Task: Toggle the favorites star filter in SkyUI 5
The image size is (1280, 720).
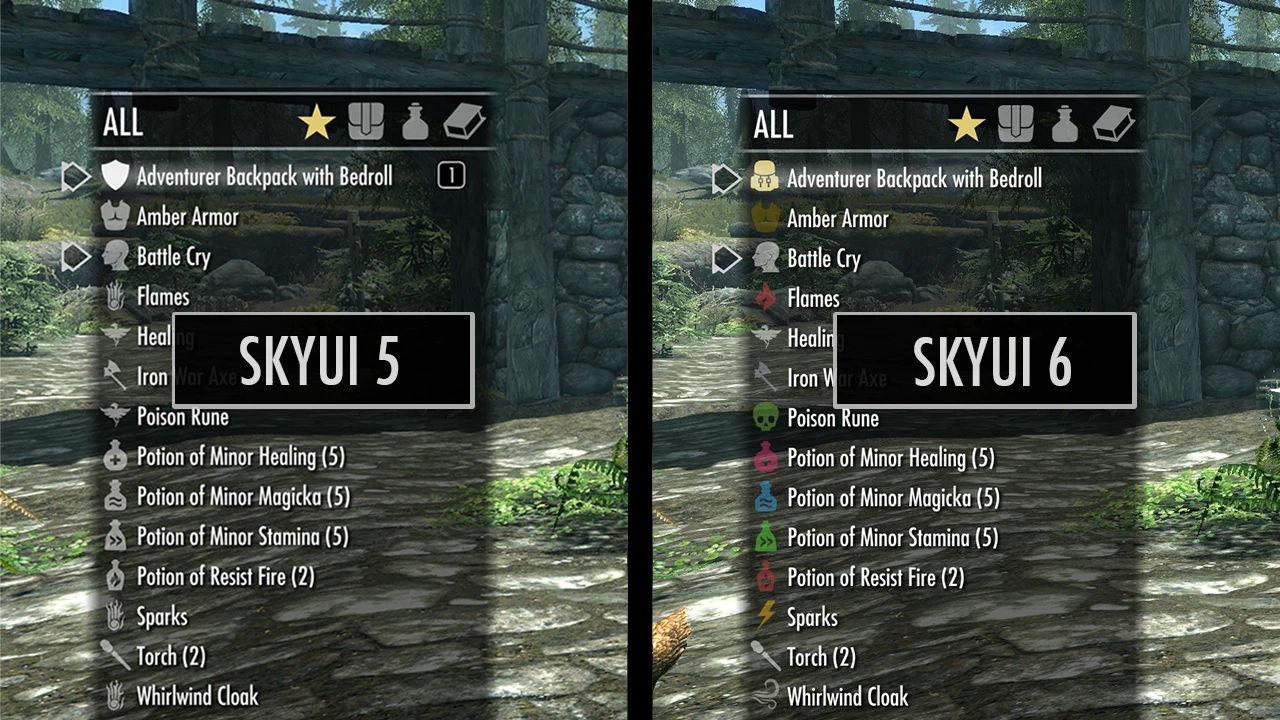Action: [x=318, y=122]
